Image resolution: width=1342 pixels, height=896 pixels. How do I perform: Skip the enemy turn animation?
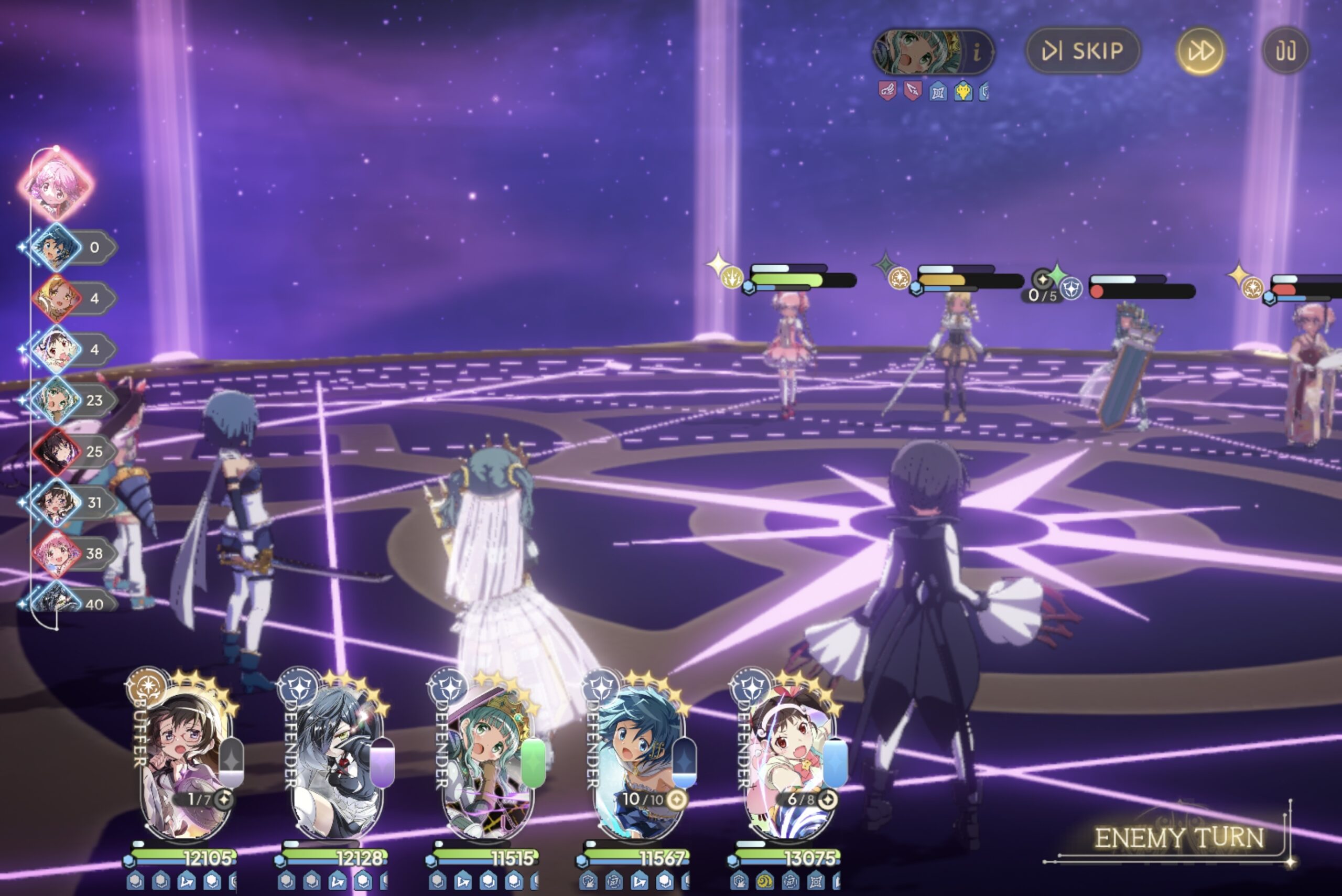(1083, 51)
